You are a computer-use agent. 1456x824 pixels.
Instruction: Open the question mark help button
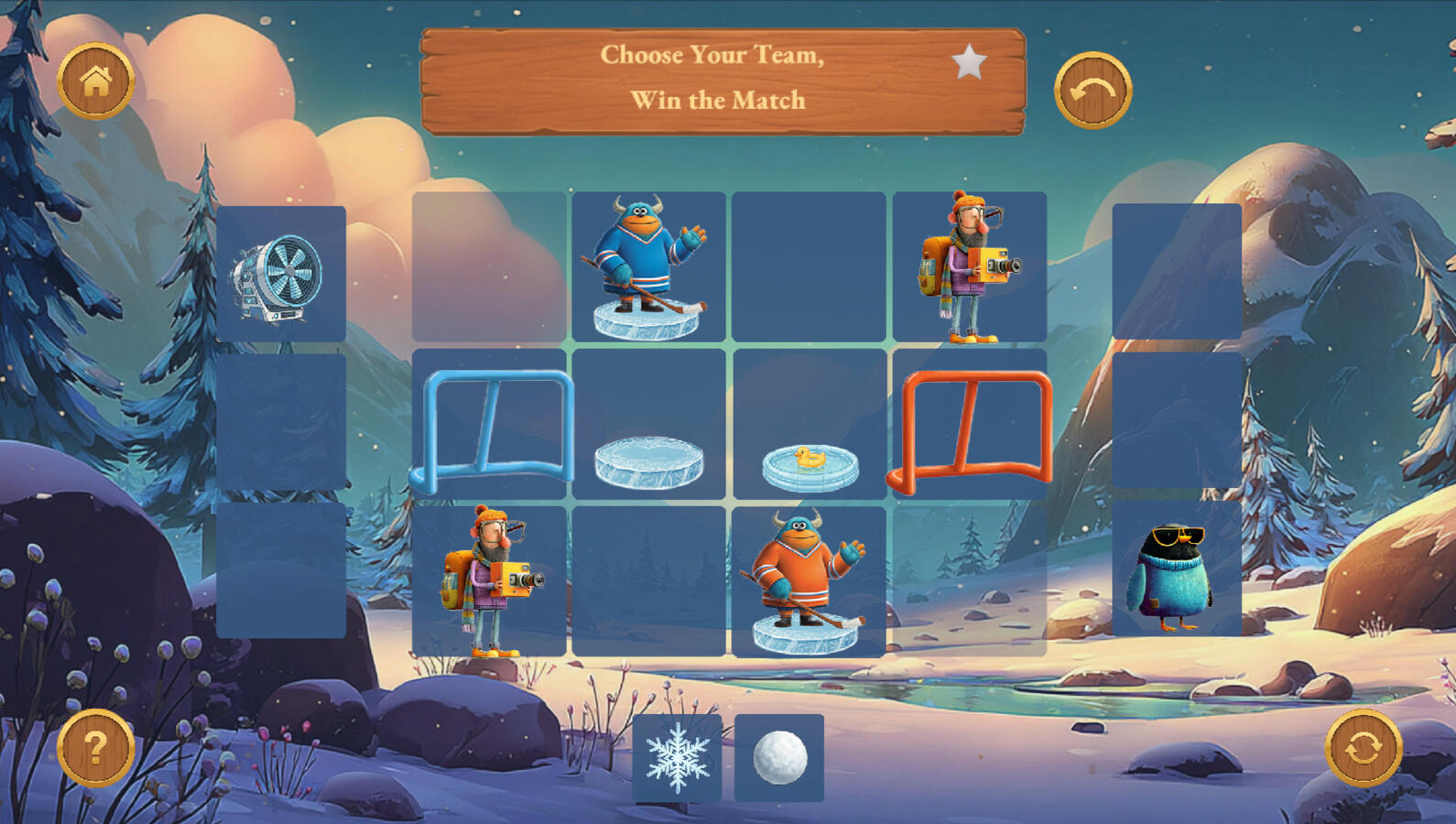[x=96, y=747]
